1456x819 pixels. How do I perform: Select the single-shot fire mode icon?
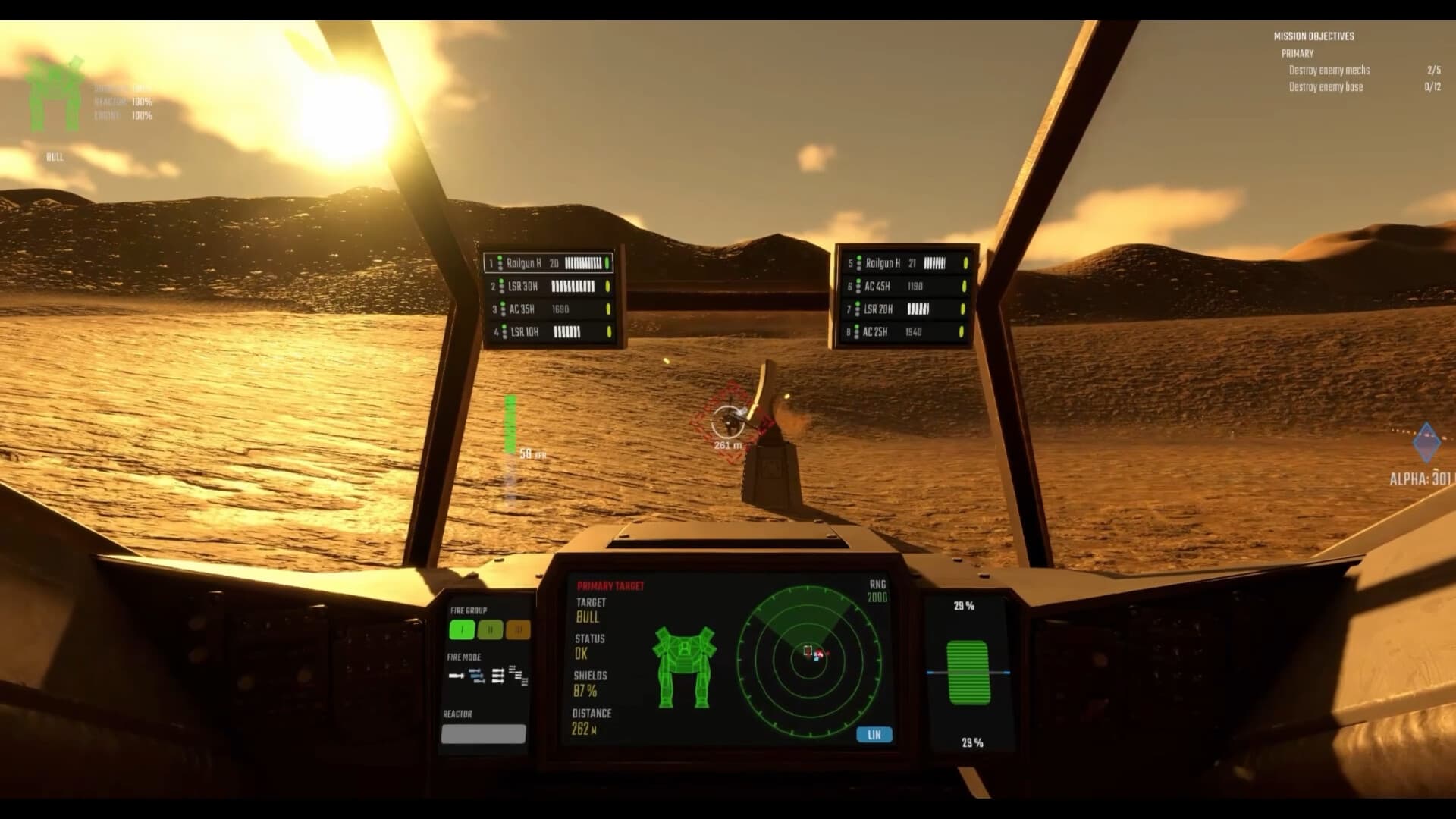[x=456, y=676]
